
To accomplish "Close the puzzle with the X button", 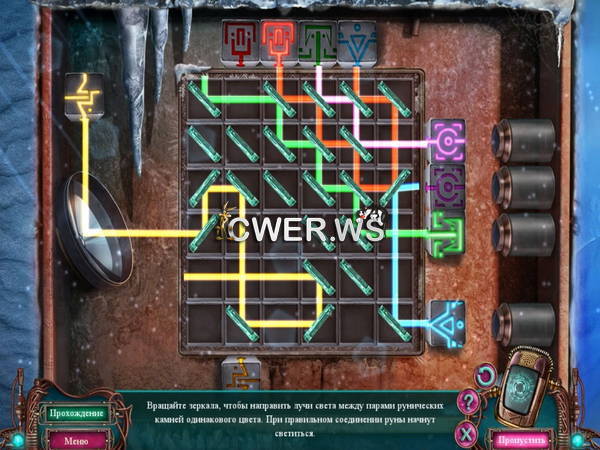I will point(465,433).
